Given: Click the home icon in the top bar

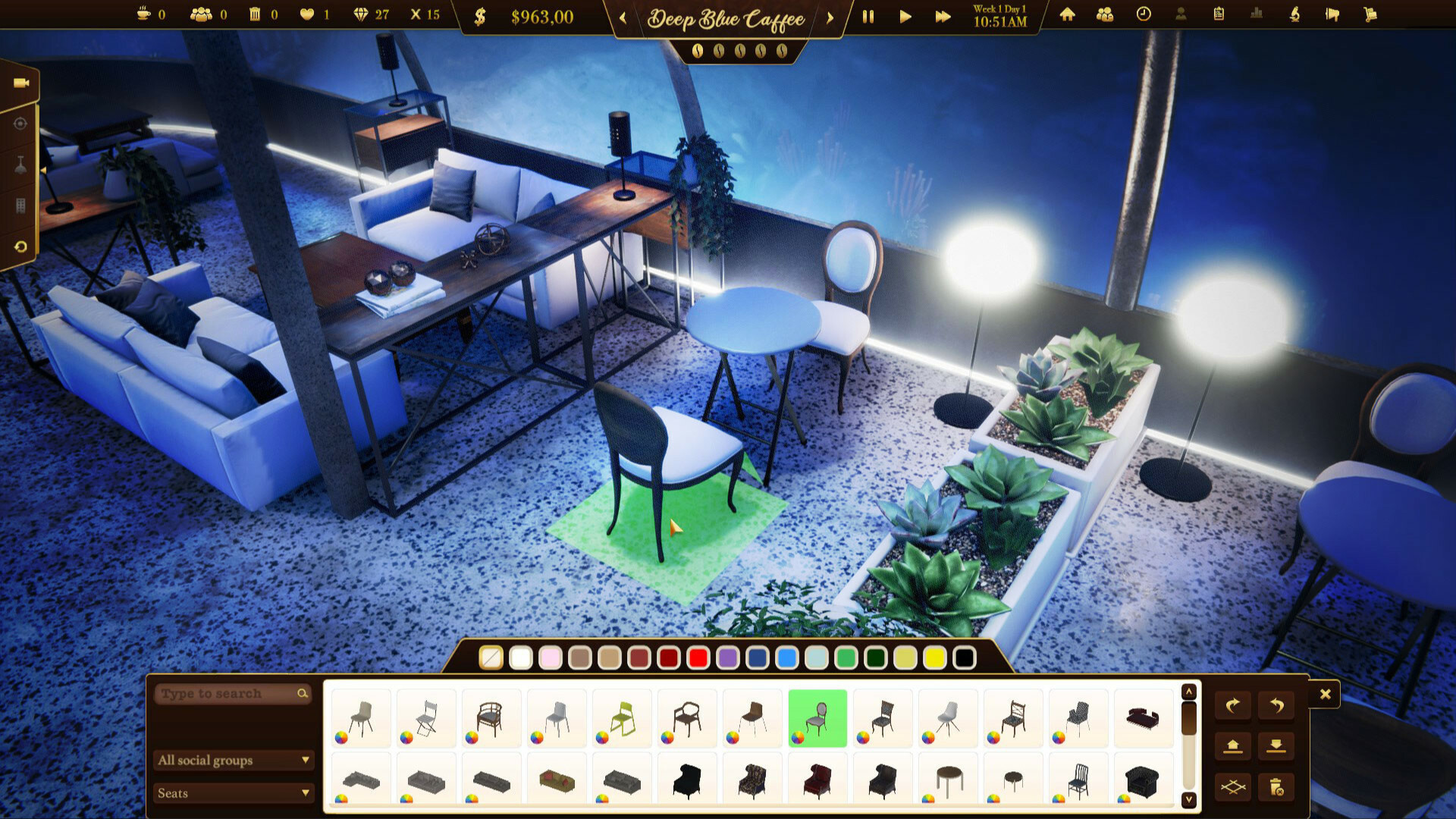Looking at the screenshot, I should (x=1067, y=15).
